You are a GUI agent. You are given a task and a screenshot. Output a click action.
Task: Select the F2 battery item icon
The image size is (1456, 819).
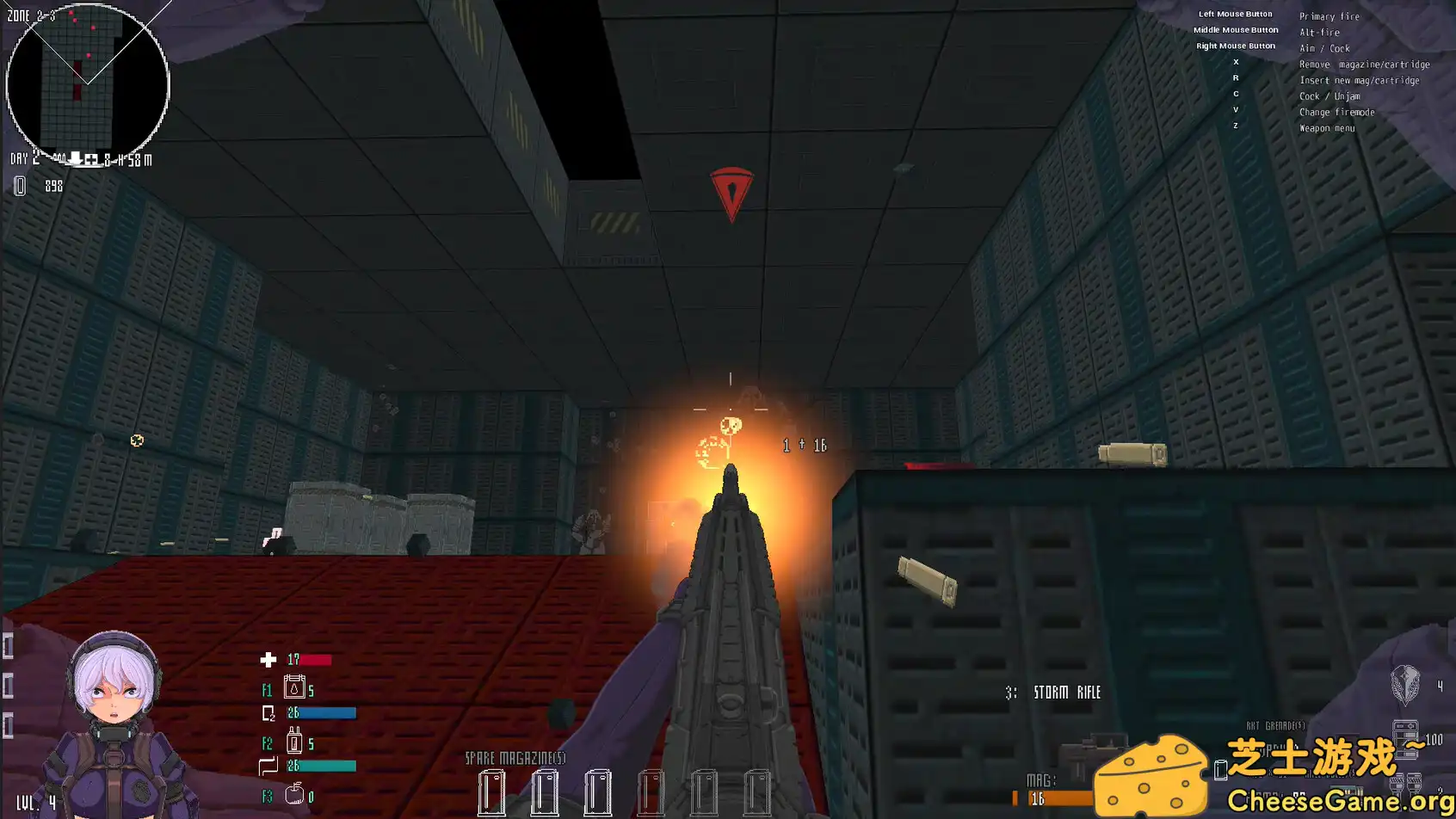coord(293,742)
